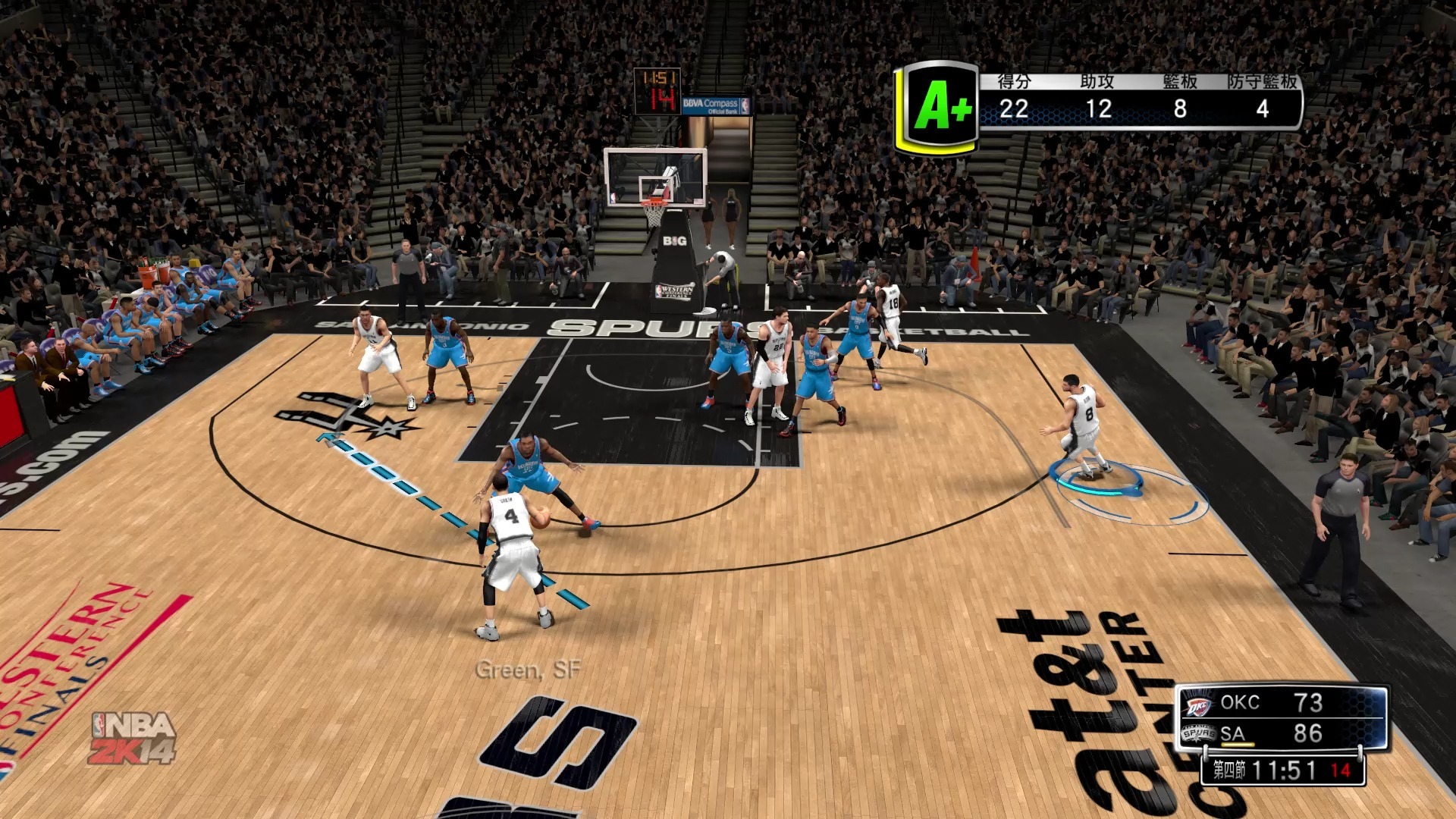The height and width of the screenshot is (819, 1456).
Task: Click the OKC Thunder logo on scoreboard
Action: click(x=1198, y=706)
